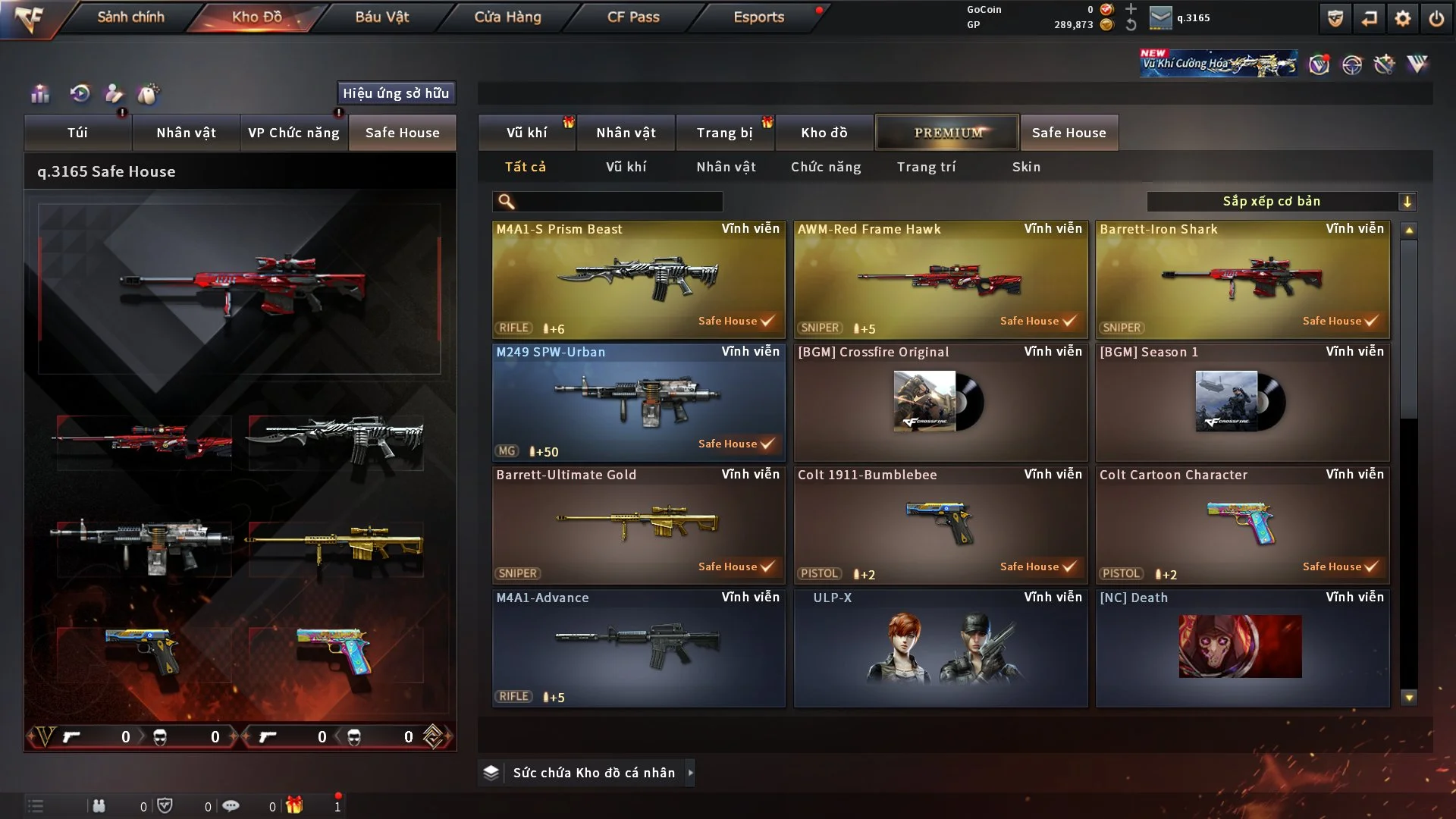Image resolution: width=1456 pixels, height=819 pixels.
Task: Open the Esports section
Action: (758, 17)
